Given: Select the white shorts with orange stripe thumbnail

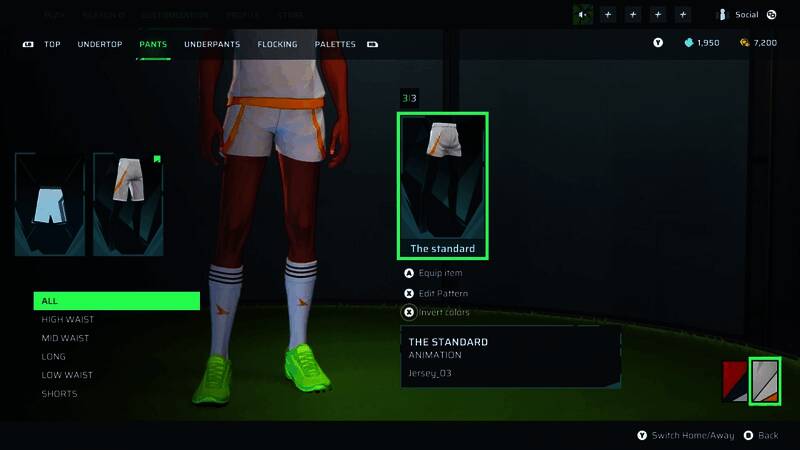Looking at the screenshot, I should pyautogui.click(x=128, y=204).
